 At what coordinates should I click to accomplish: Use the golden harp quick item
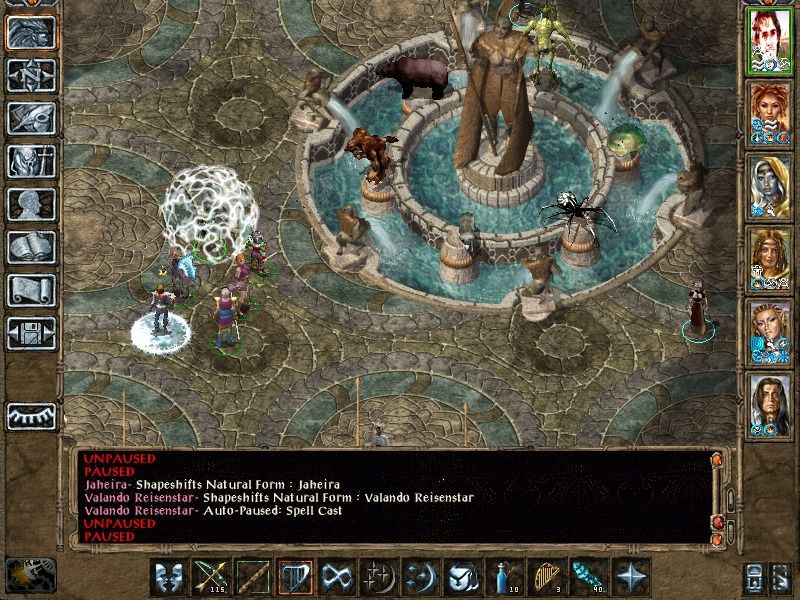(x=546, y=577)
